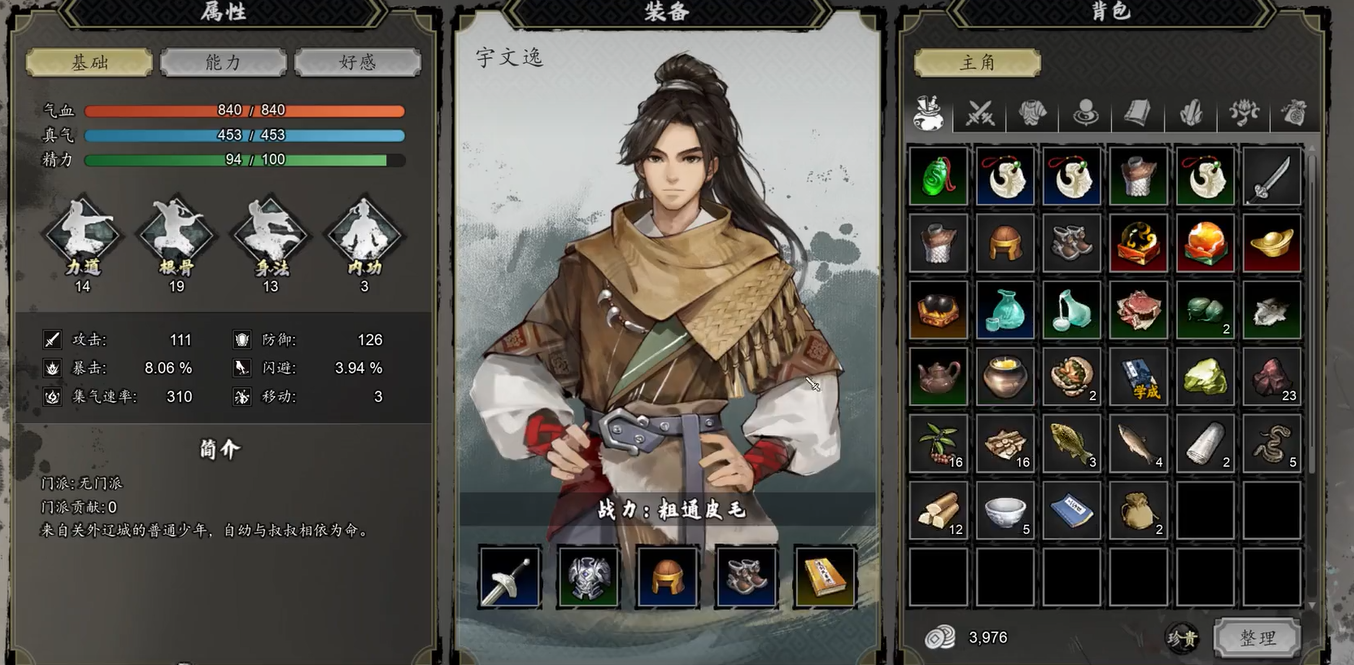
Task: Filter backpack by clothing armor category
Action: [x=1033, y=114]
